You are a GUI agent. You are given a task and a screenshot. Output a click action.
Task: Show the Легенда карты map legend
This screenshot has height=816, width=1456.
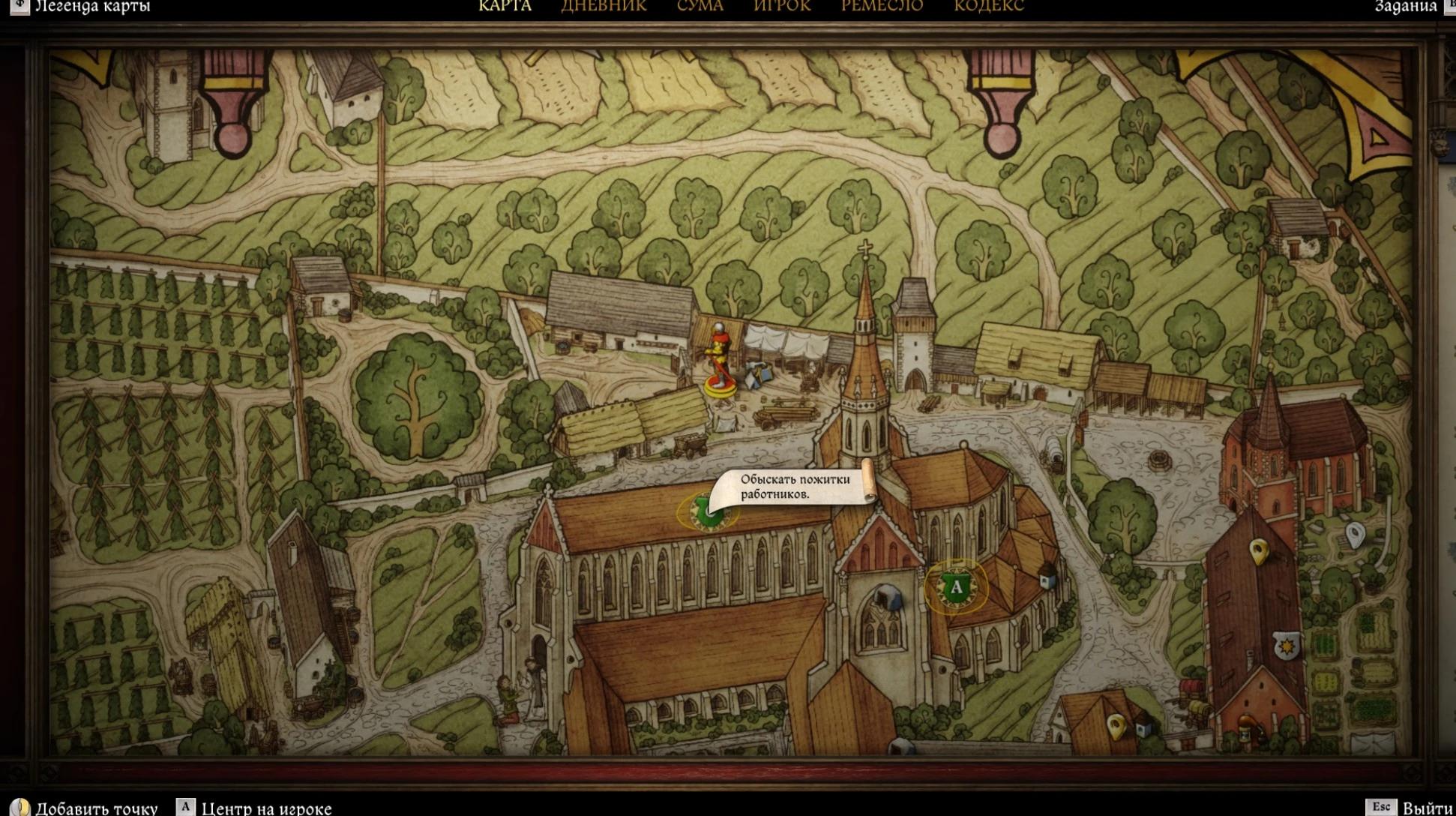91,6
